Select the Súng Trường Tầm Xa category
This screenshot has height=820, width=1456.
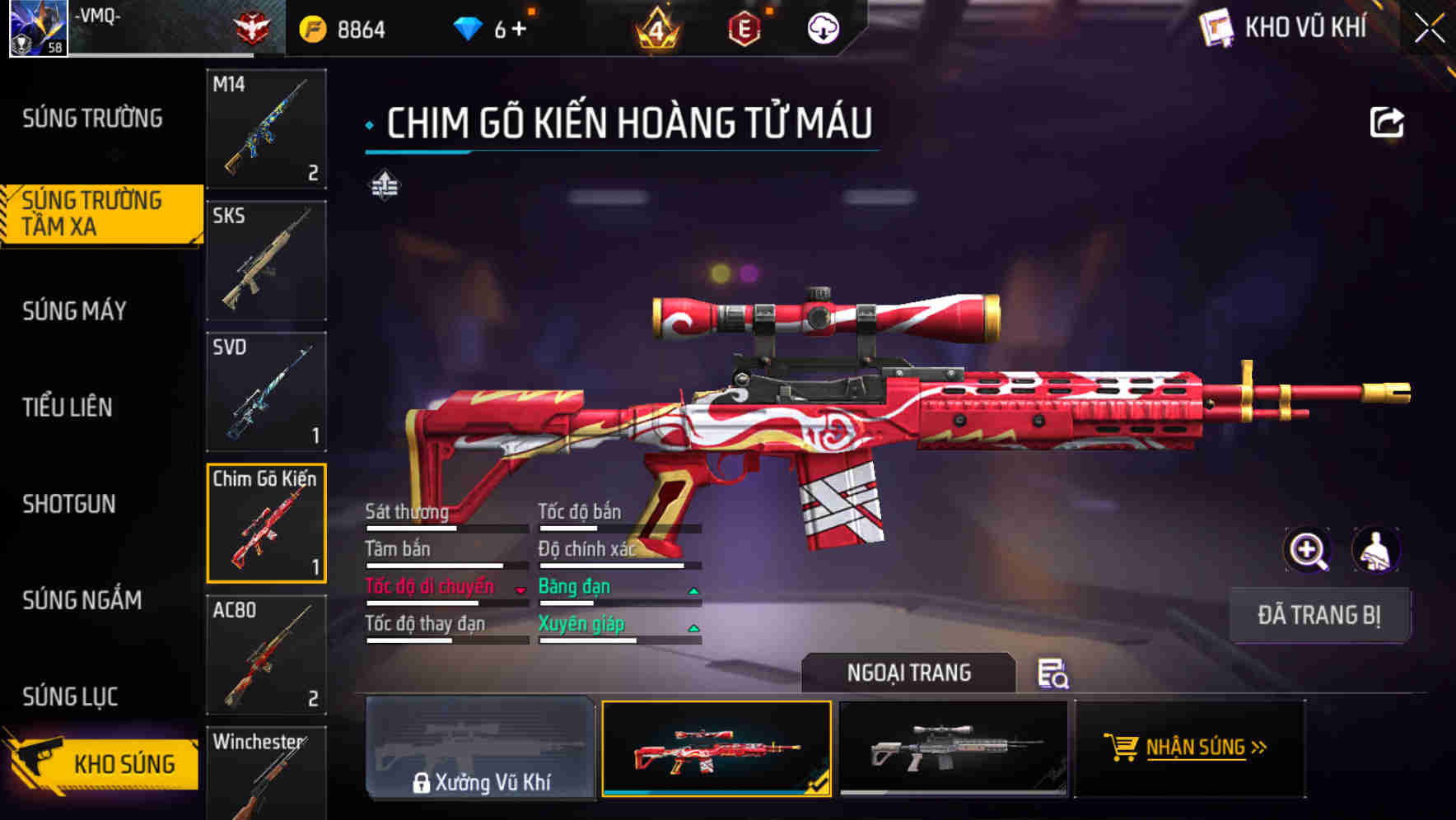pyautogui.click(x=95, y=214)
